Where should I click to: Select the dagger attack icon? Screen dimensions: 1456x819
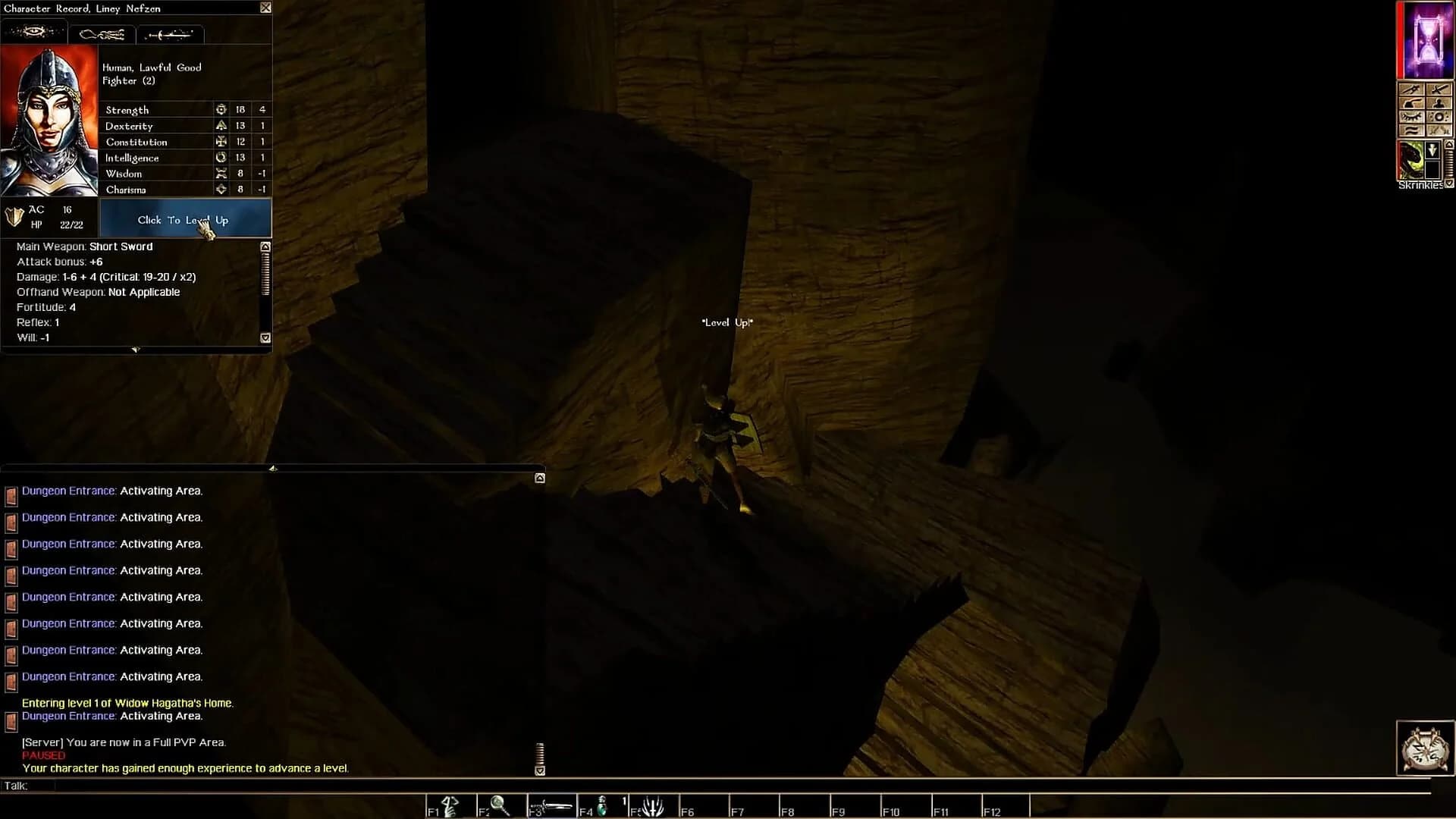(1412, 89)
